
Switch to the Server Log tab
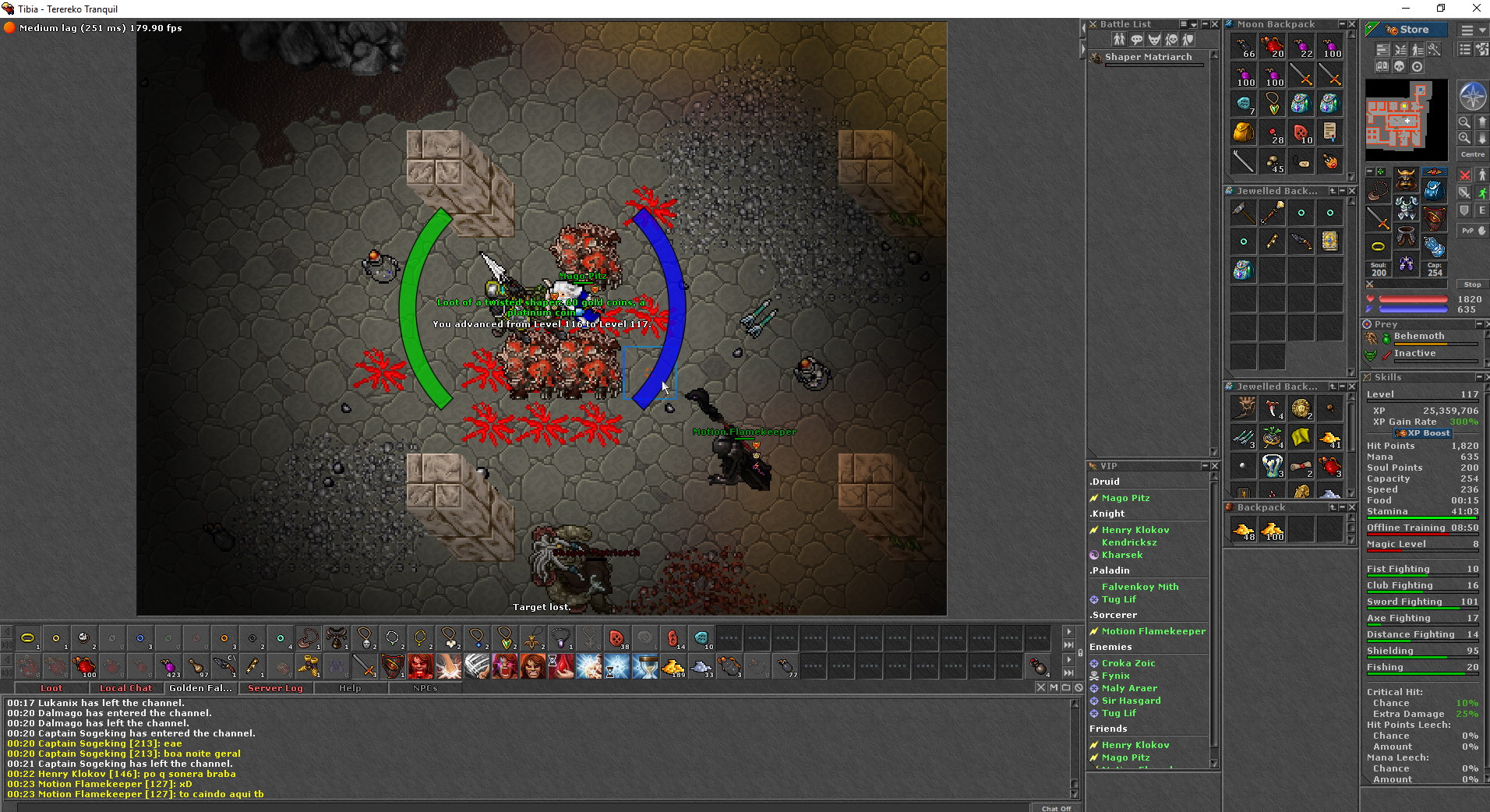click(274, 688)
